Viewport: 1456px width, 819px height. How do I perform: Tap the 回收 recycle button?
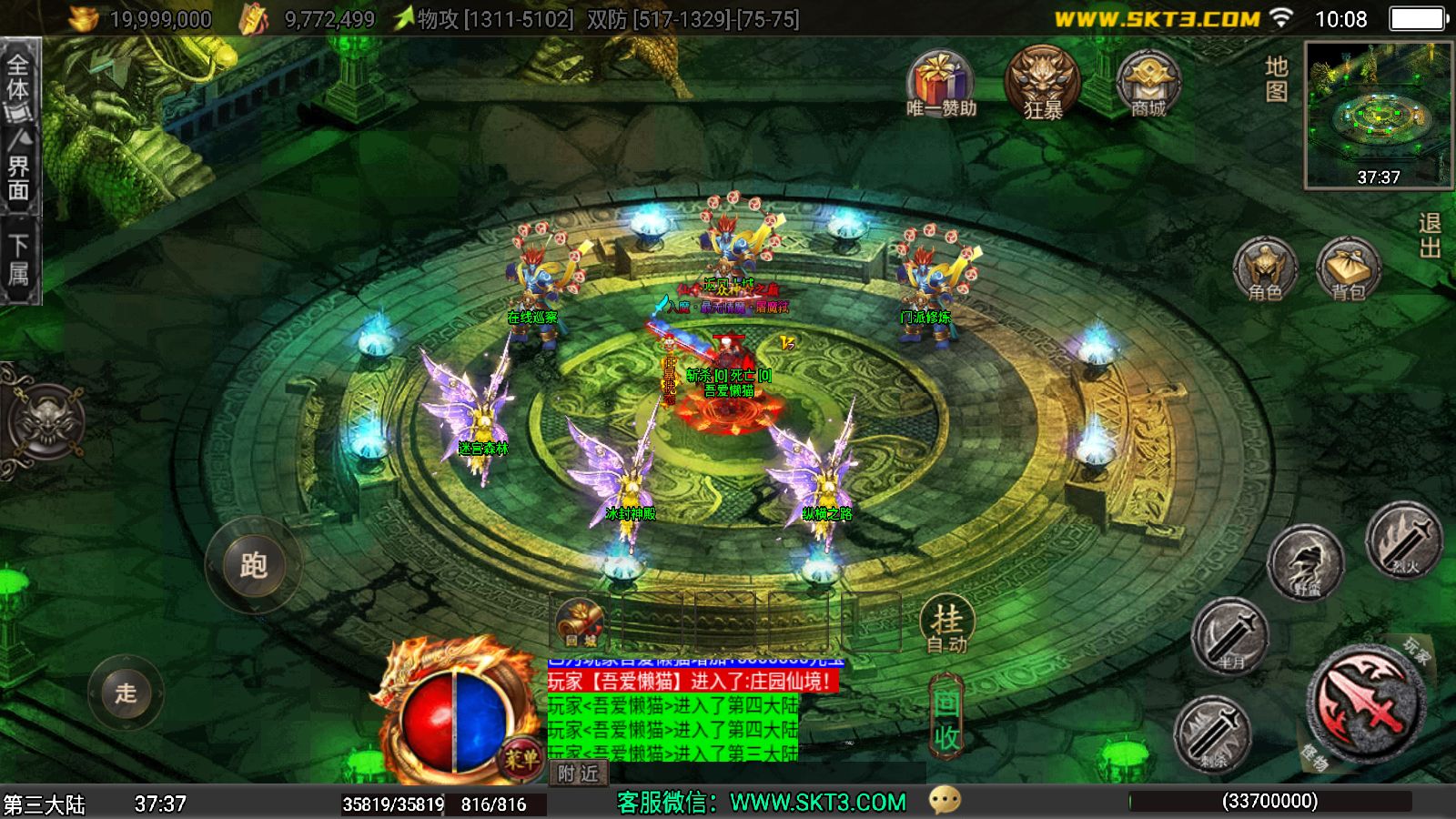[x=946, y=719]
